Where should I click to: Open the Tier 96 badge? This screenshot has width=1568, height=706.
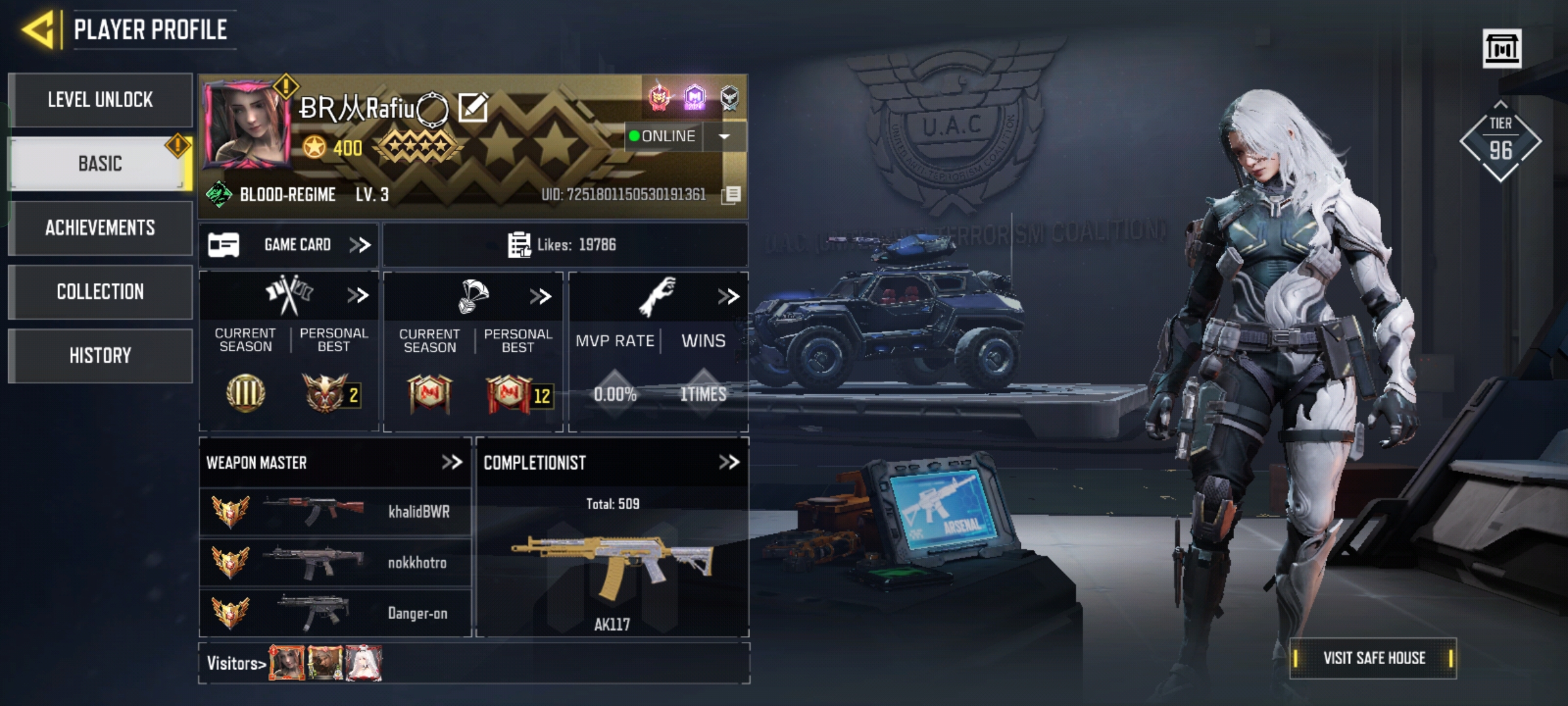pyautogui.click(x=1500, y=141)
